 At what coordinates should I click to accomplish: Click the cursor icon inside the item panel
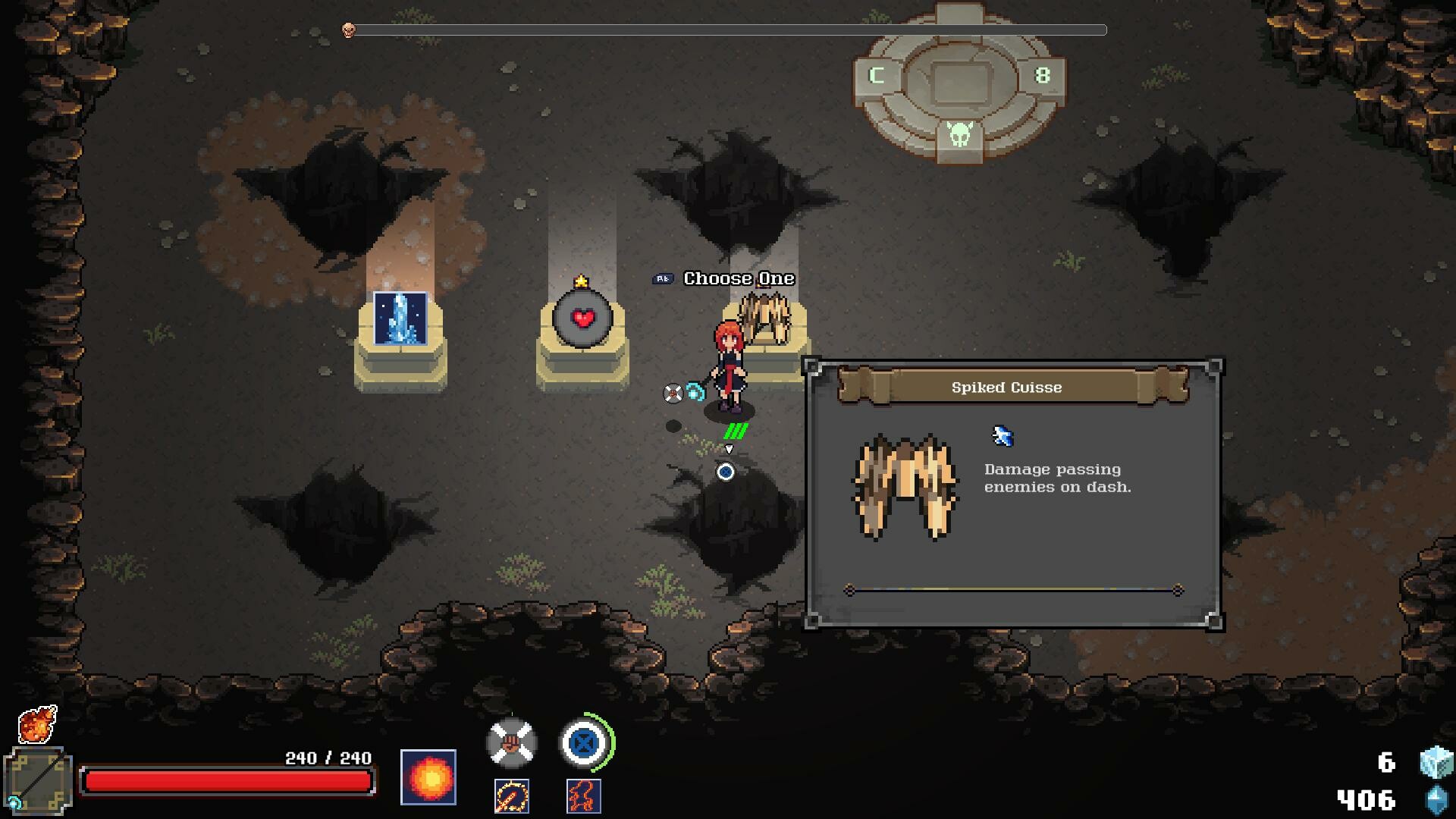pos(1003,438)
